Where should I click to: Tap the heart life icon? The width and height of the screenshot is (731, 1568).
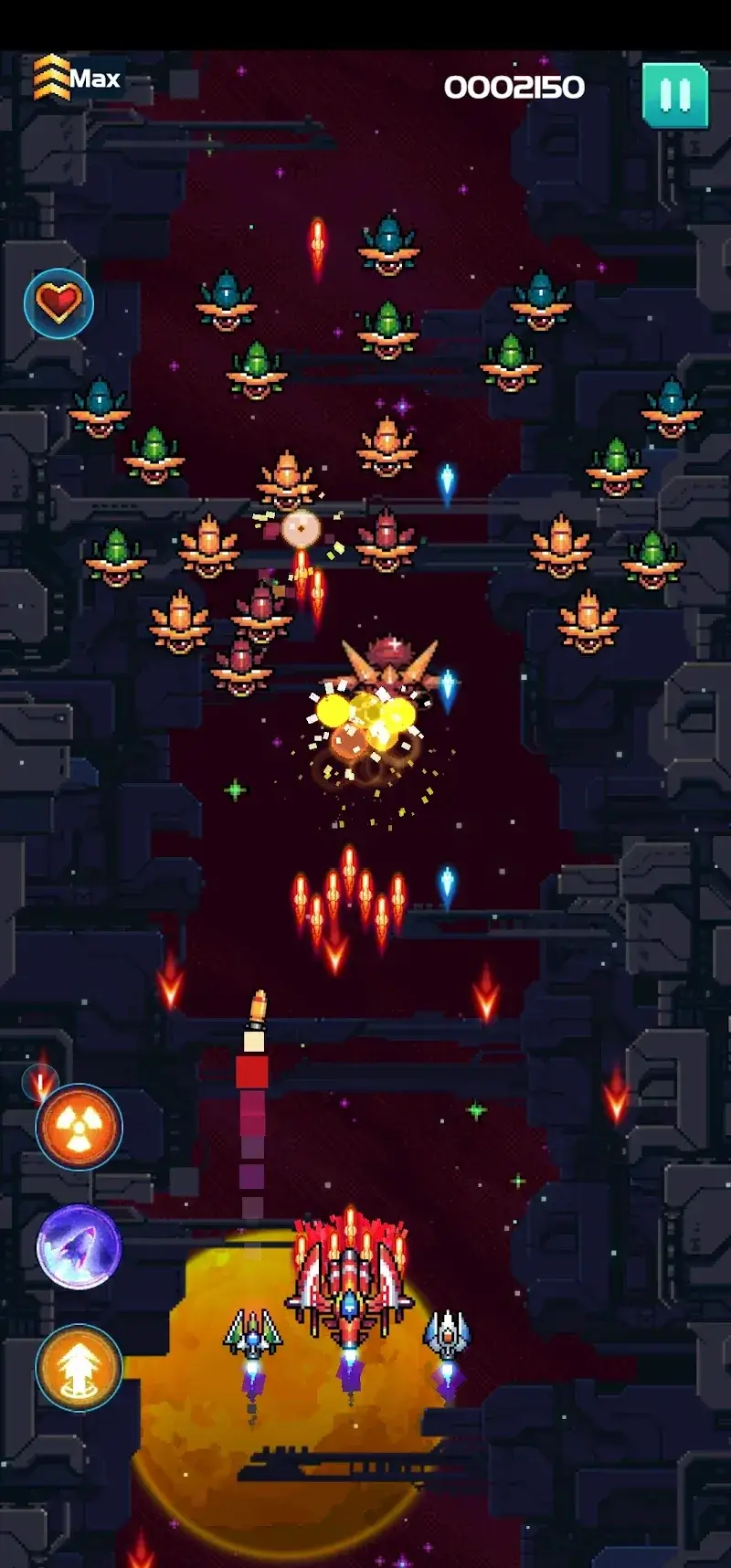(58, 303)
